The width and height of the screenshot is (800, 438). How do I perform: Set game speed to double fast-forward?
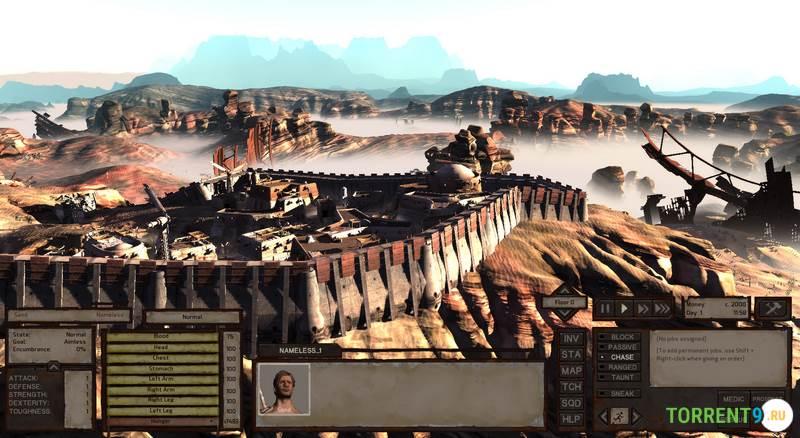(643, 309)
